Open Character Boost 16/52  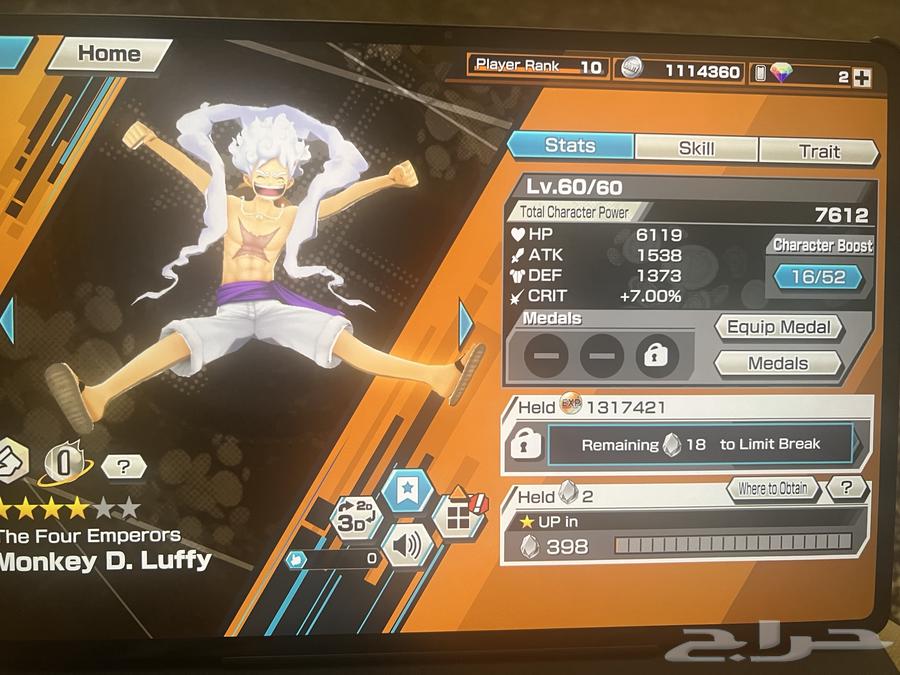[819, 277]
